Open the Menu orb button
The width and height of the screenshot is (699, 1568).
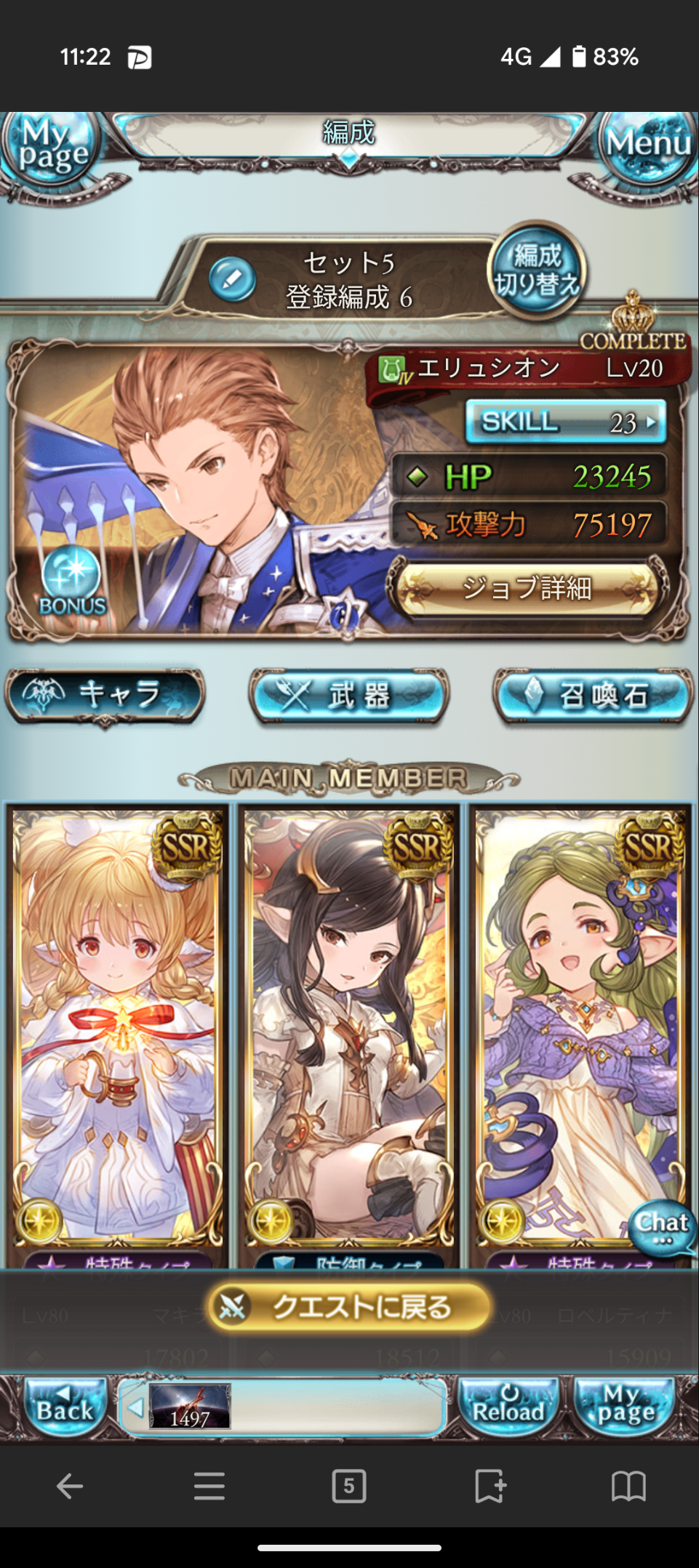pyautogui.click(x=647, y=145)
